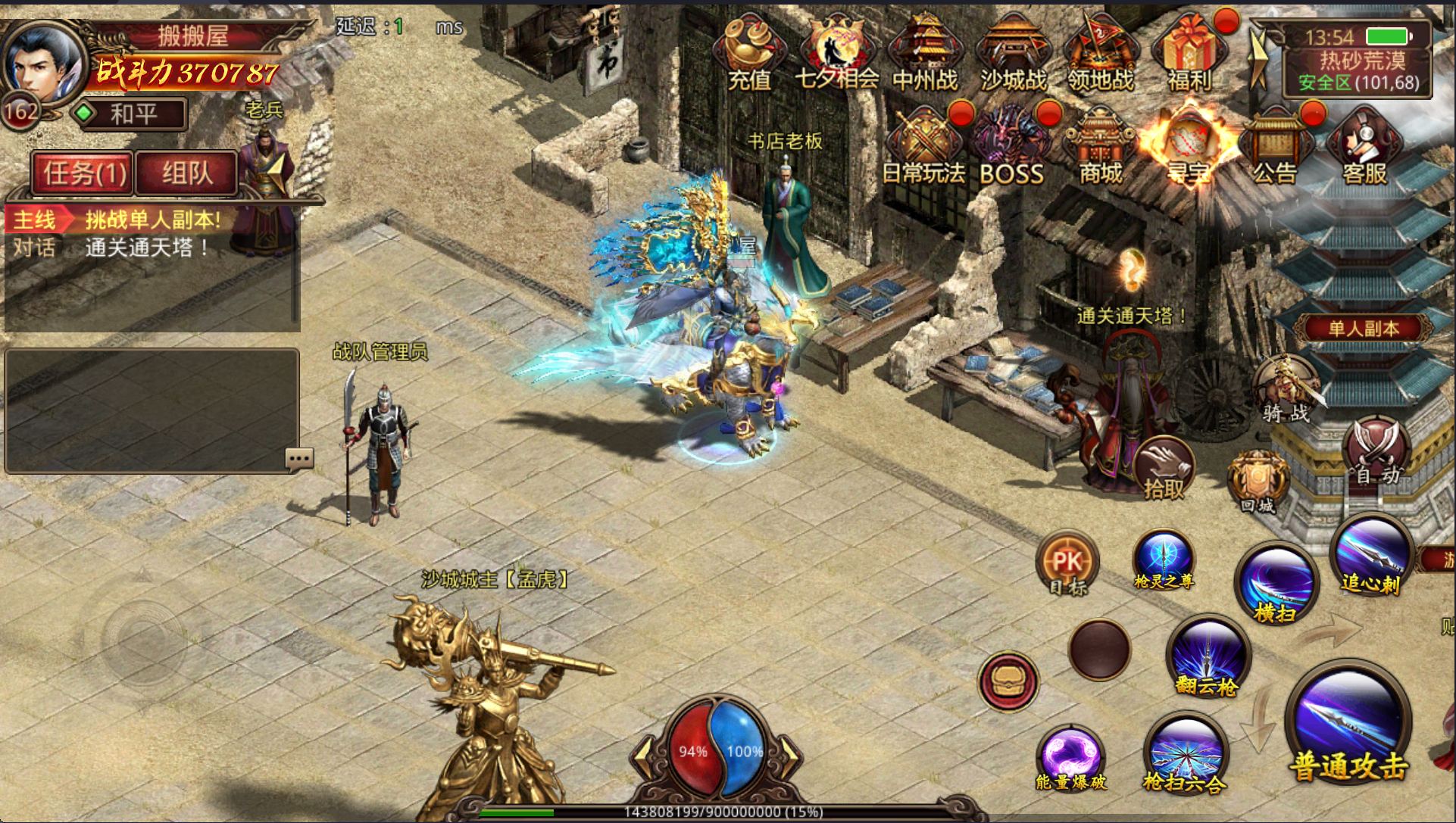Open the 沙城战 siege event

[x=1013, y=55]
